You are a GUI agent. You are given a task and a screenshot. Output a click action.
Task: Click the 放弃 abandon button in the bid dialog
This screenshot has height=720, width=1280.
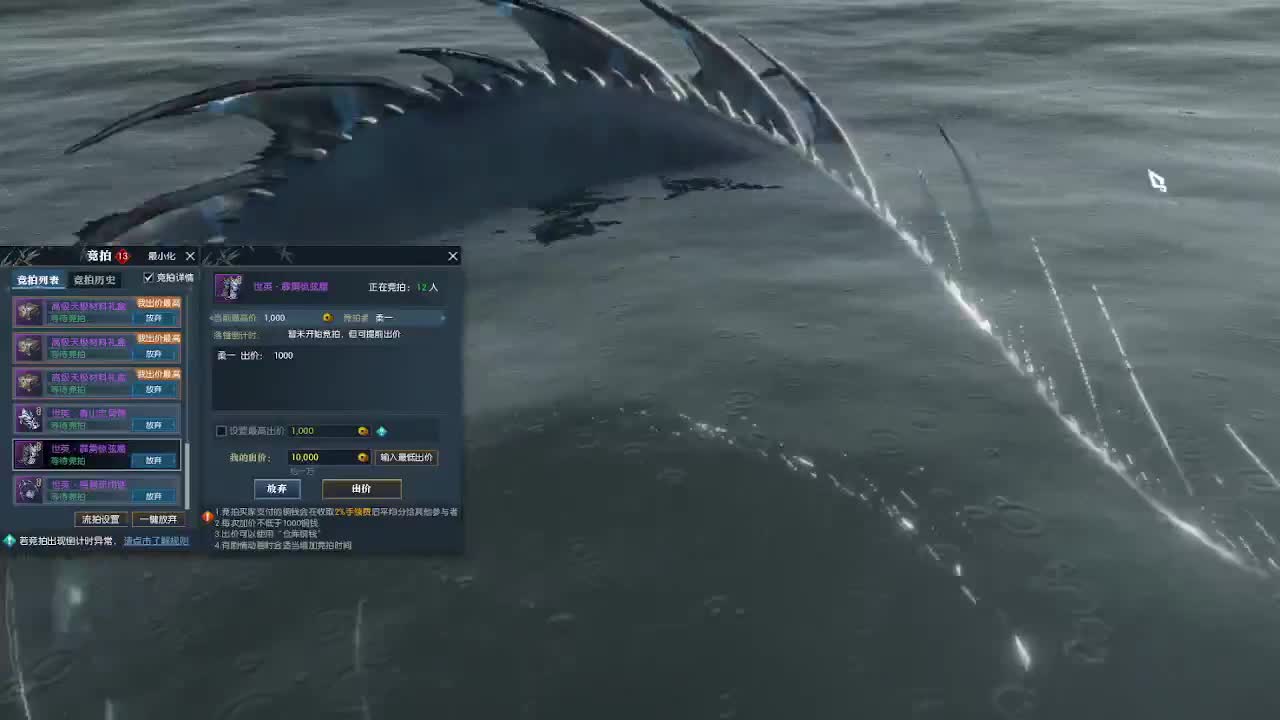[277, 489]
